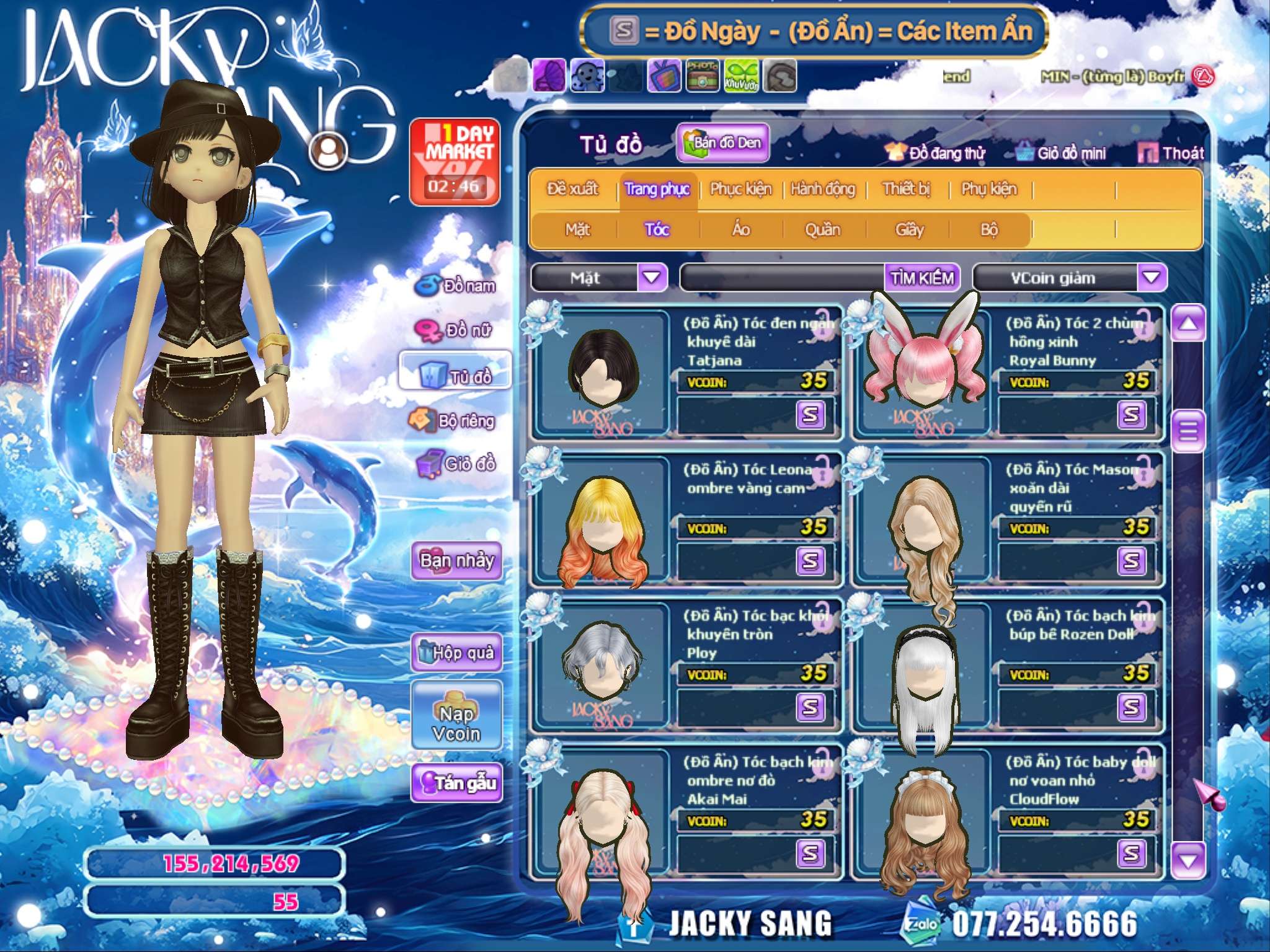Choose the Quần subcategory
Viewport: 1270px width, 952px height.
tap(822, 230)
